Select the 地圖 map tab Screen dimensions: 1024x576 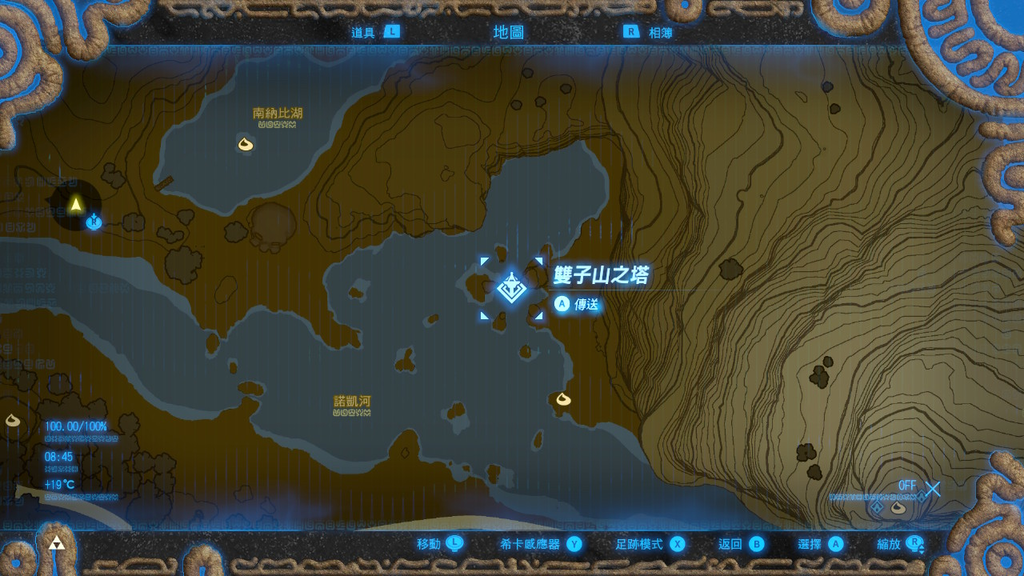(x=508, y=32)
